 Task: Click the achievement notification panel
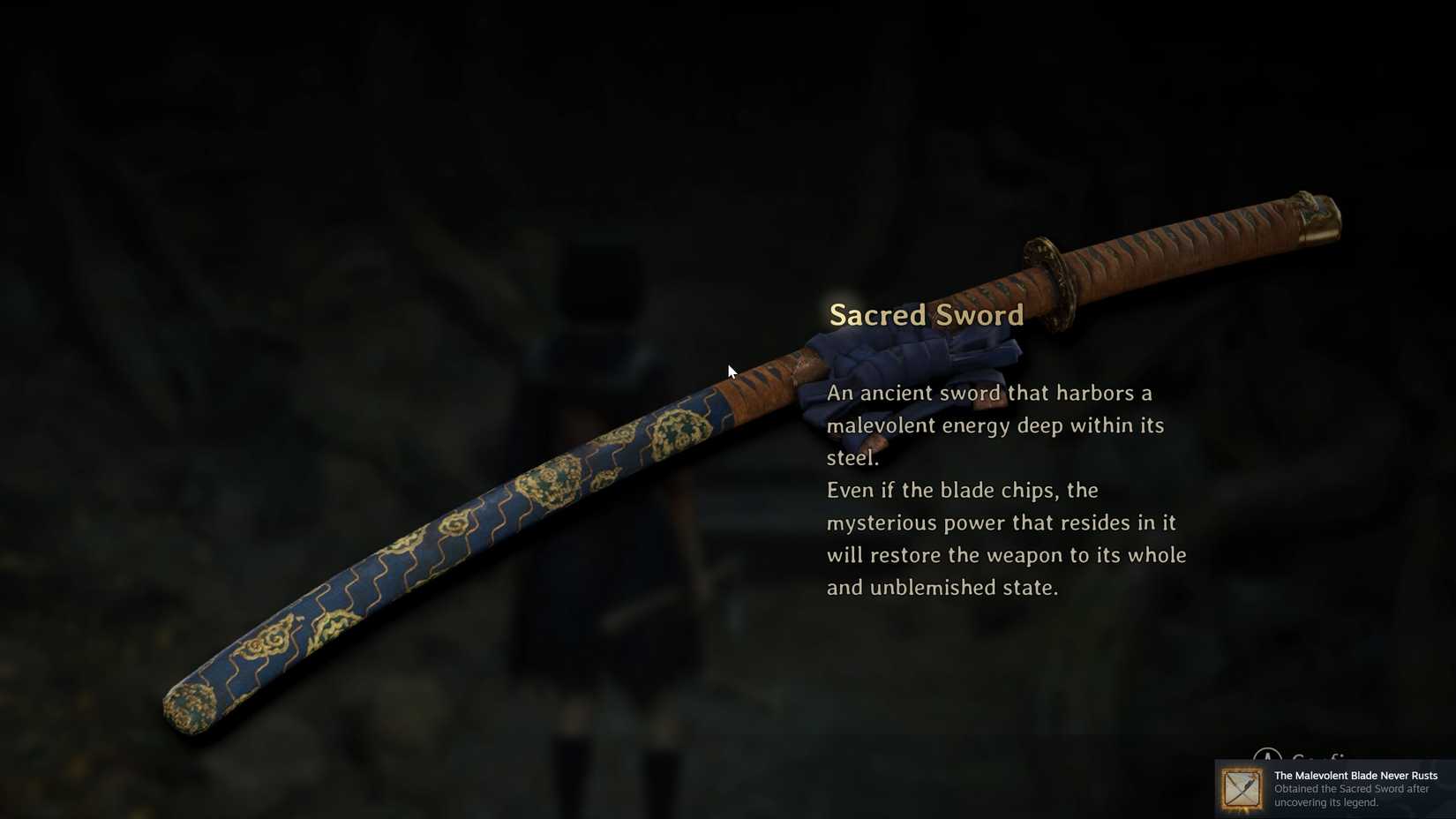pyautogui.click(x=1332, y=788)
